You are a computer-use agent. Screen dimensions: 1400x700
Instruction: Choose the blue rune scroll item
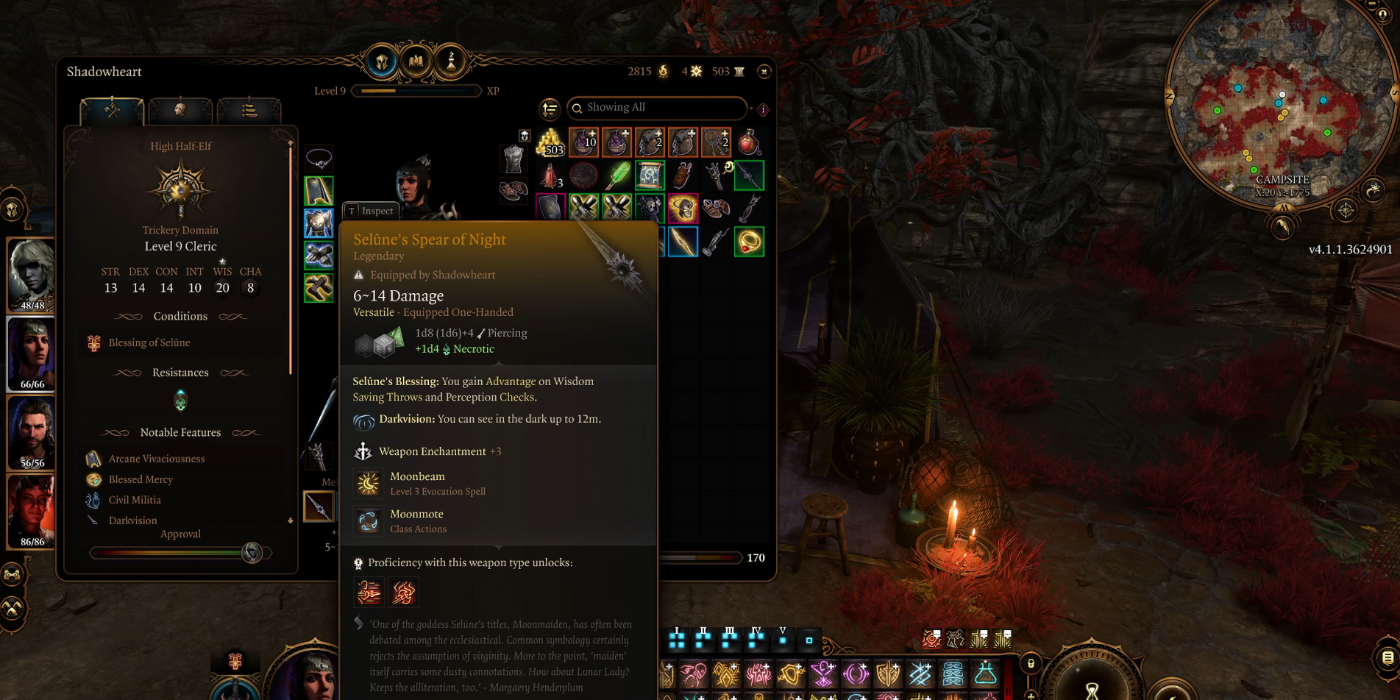click(650, 175)
